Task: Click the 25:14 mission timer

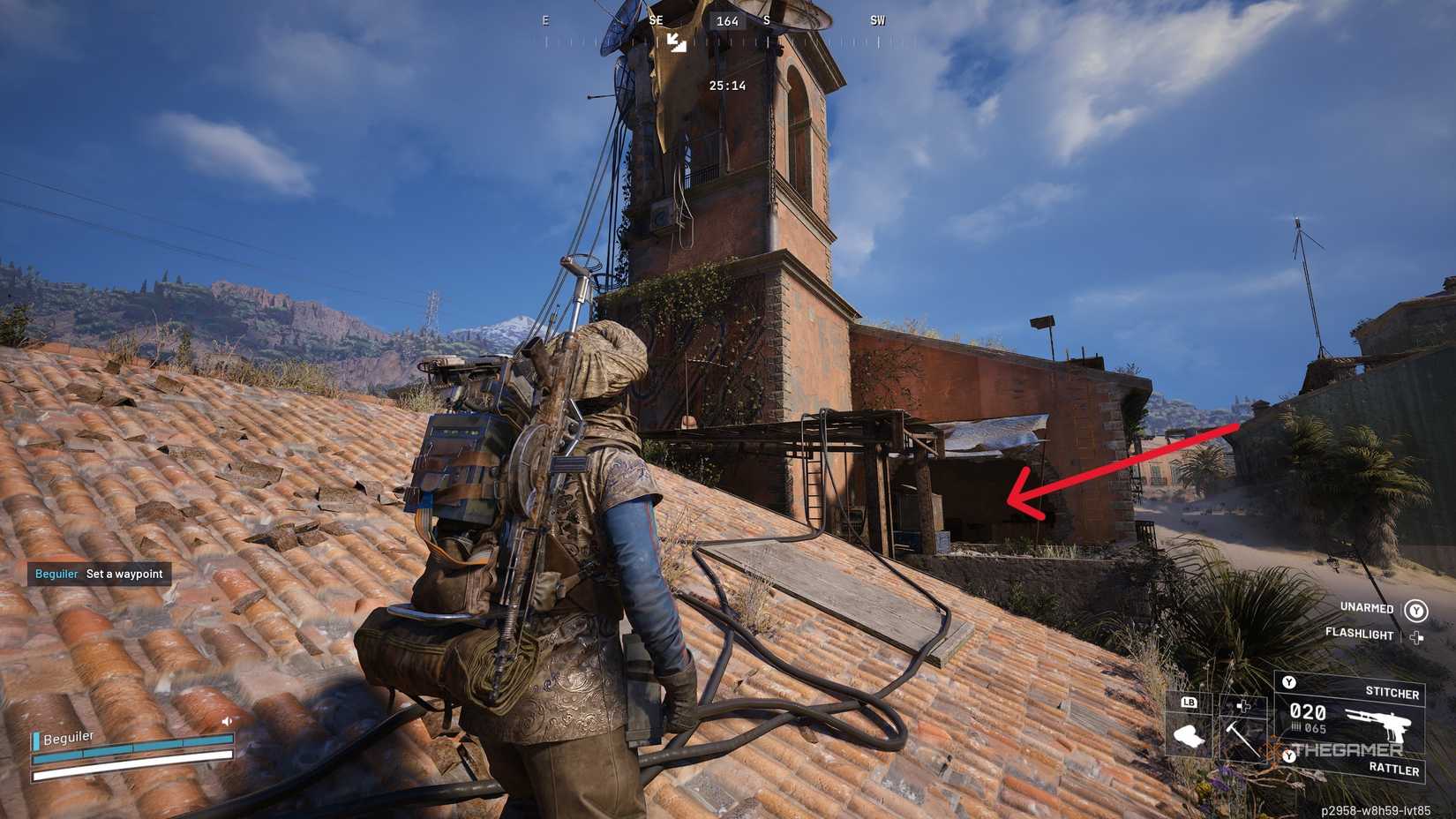Action: [x=725, y=86]
